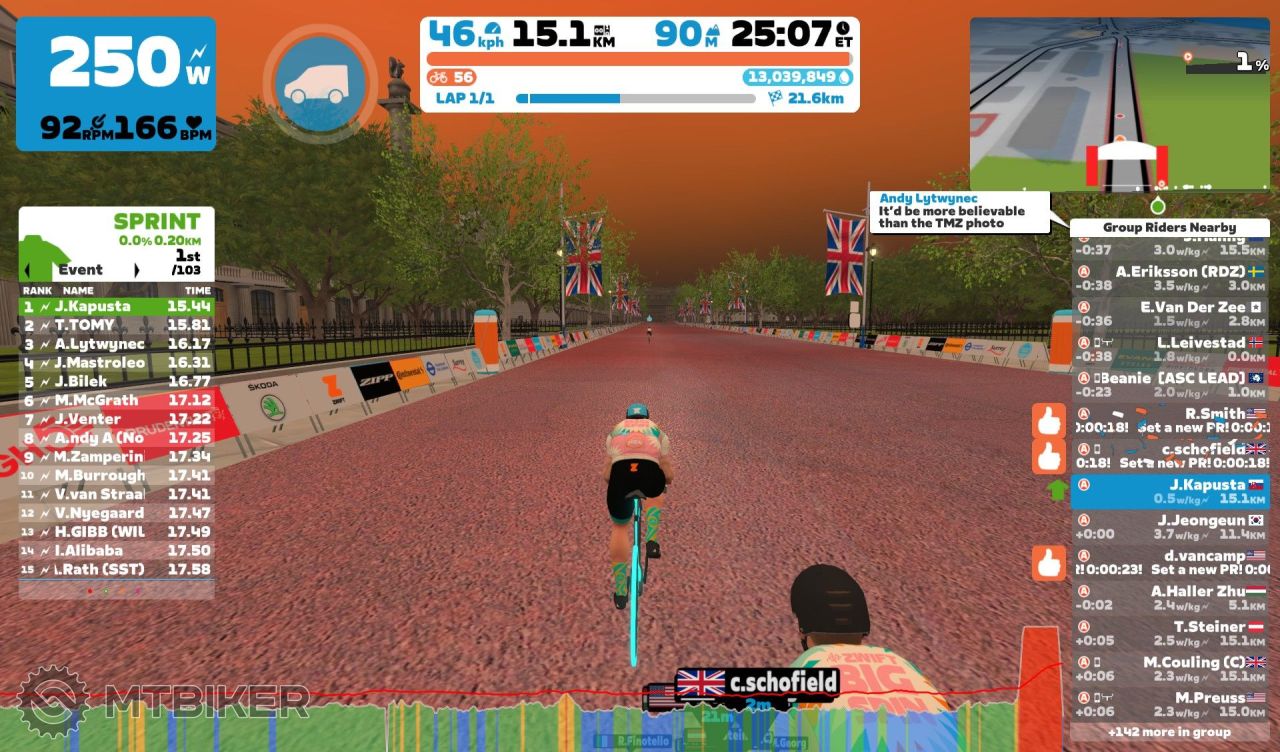Open the minimap view

coord(1119,103)
